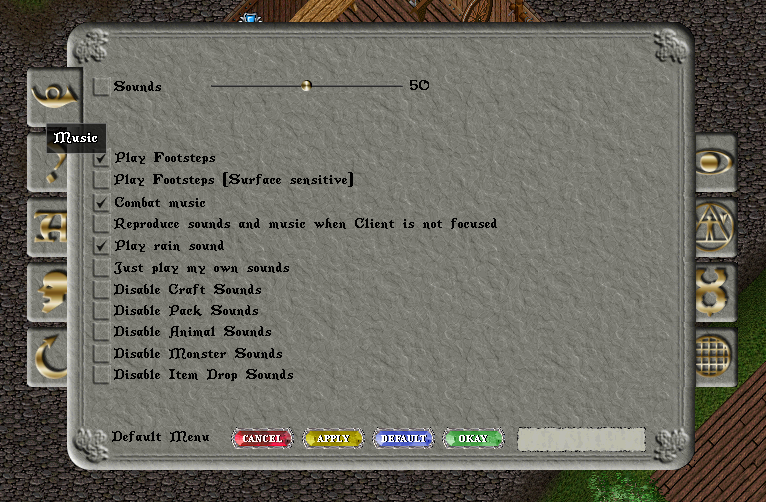Tick the Disable Animal Sounds box
Screen dimensions: 766x502
101,332
